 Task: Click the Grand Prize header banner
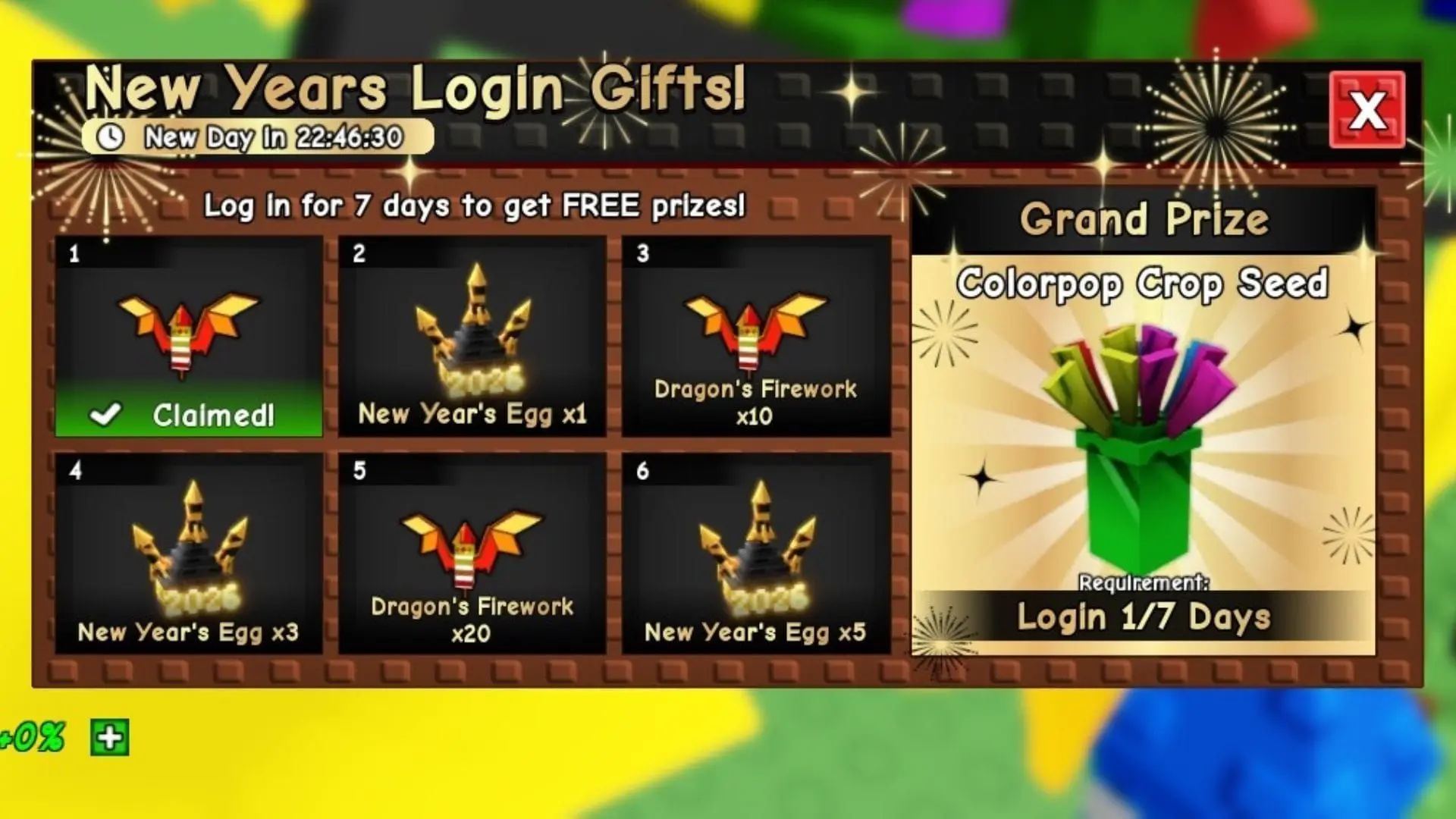pos(1147,219)
